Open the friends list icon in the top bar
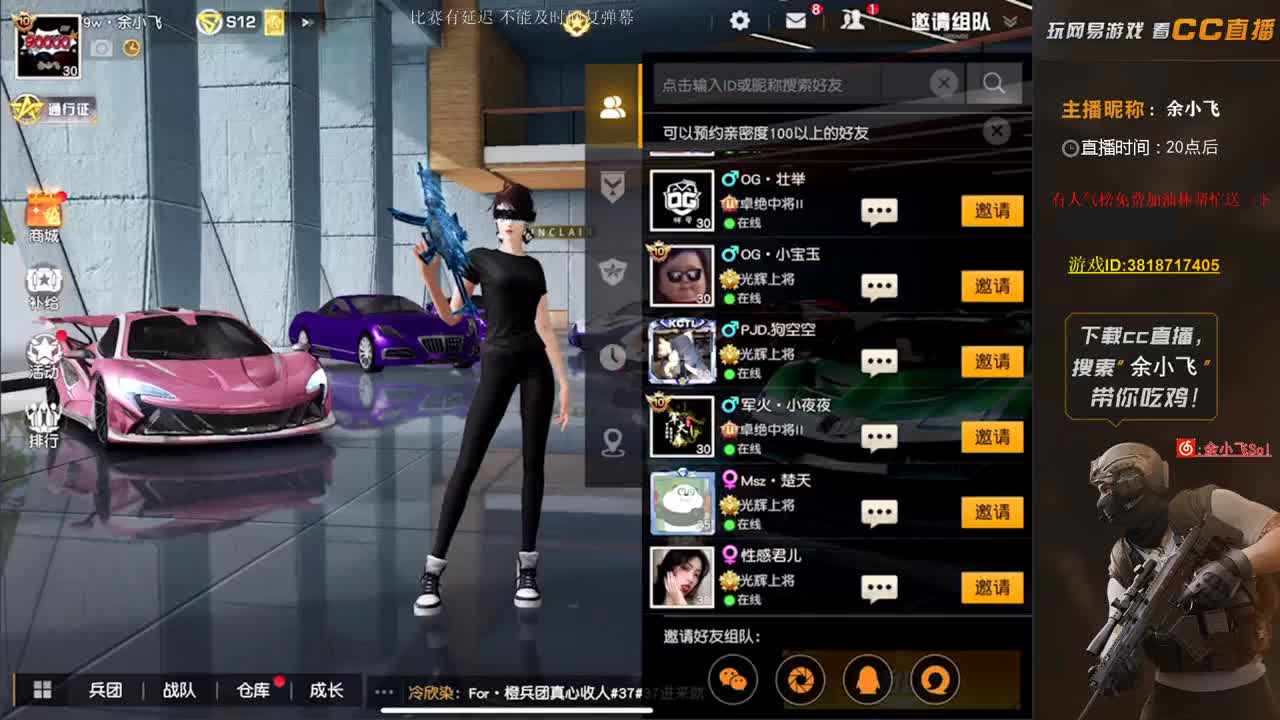This screenshot has width=1280, height=720. pos(852,20)
